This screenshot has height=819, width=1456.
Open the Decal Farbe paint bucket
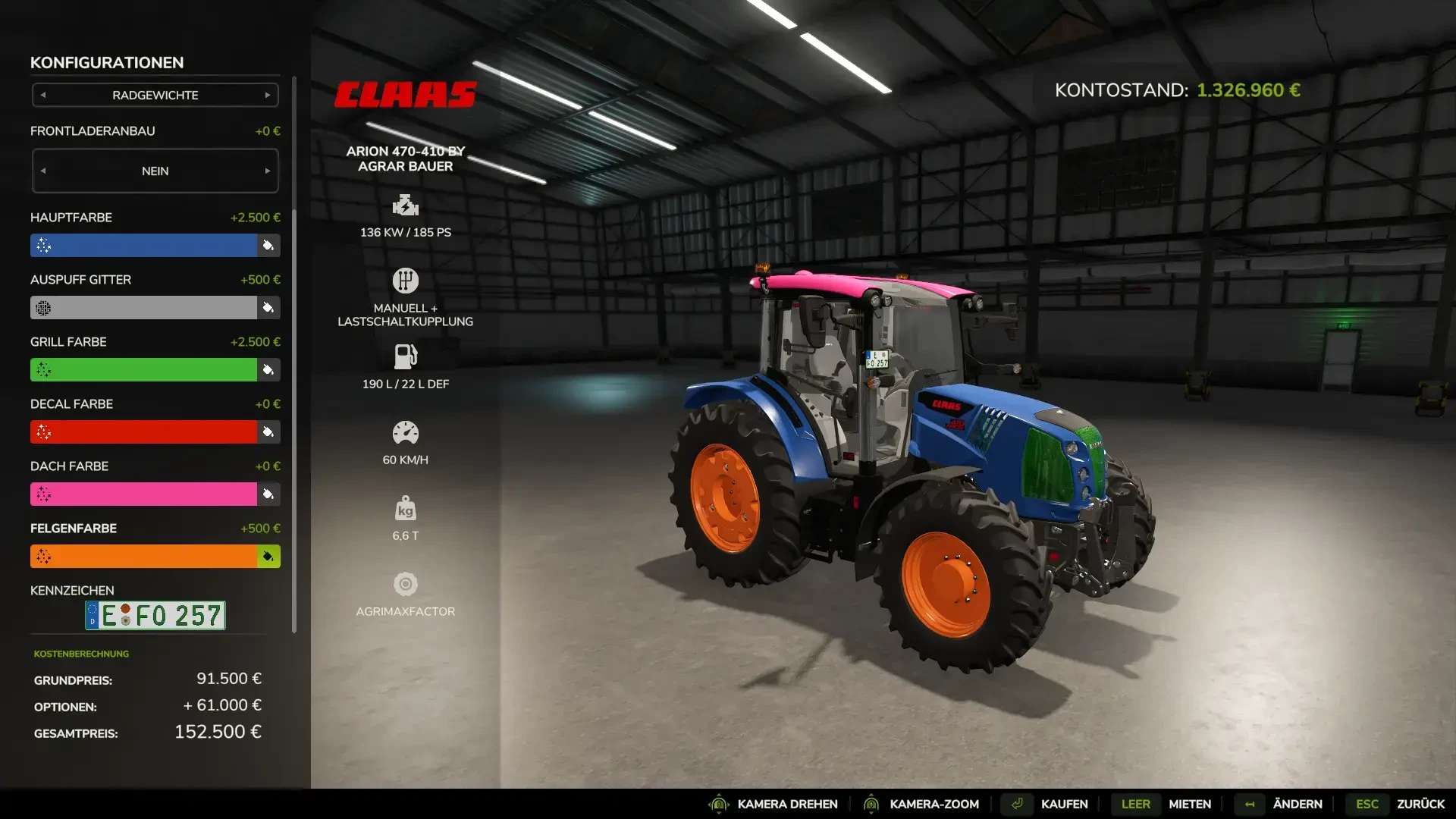tap(268, 432)
